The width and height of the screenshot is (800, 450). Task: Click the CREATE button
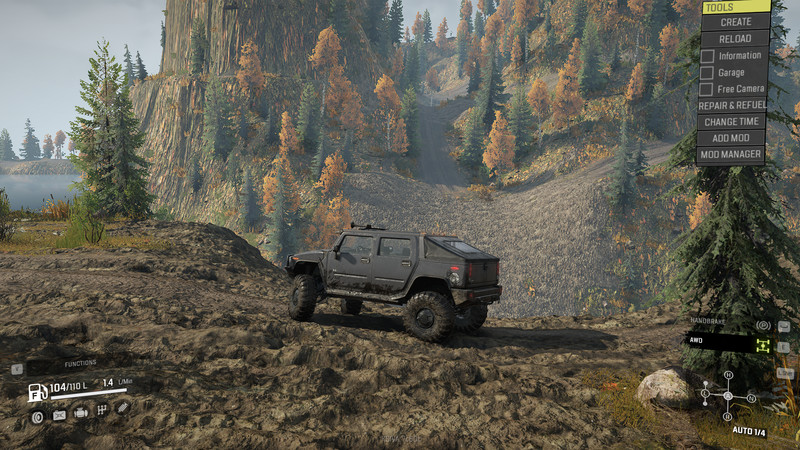[736, 22]
